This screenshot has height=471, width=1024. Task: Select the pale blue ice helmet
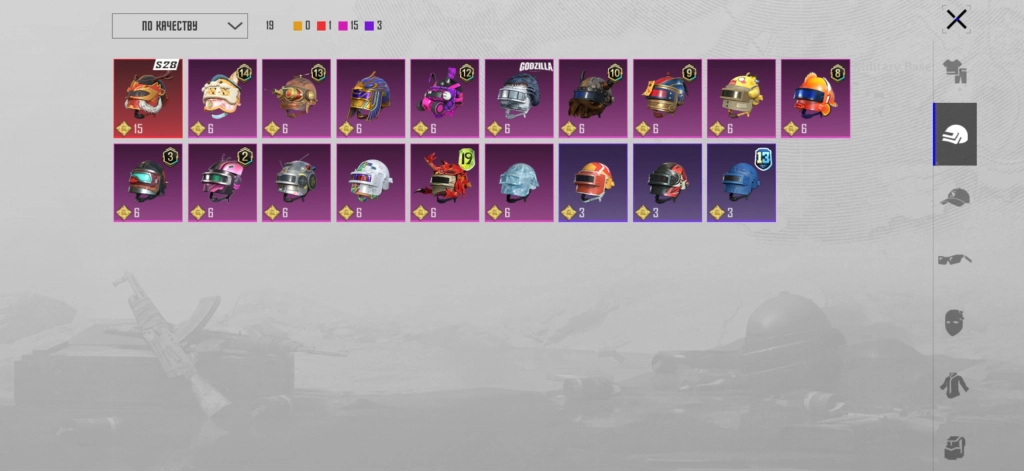[x=519, y=183]
